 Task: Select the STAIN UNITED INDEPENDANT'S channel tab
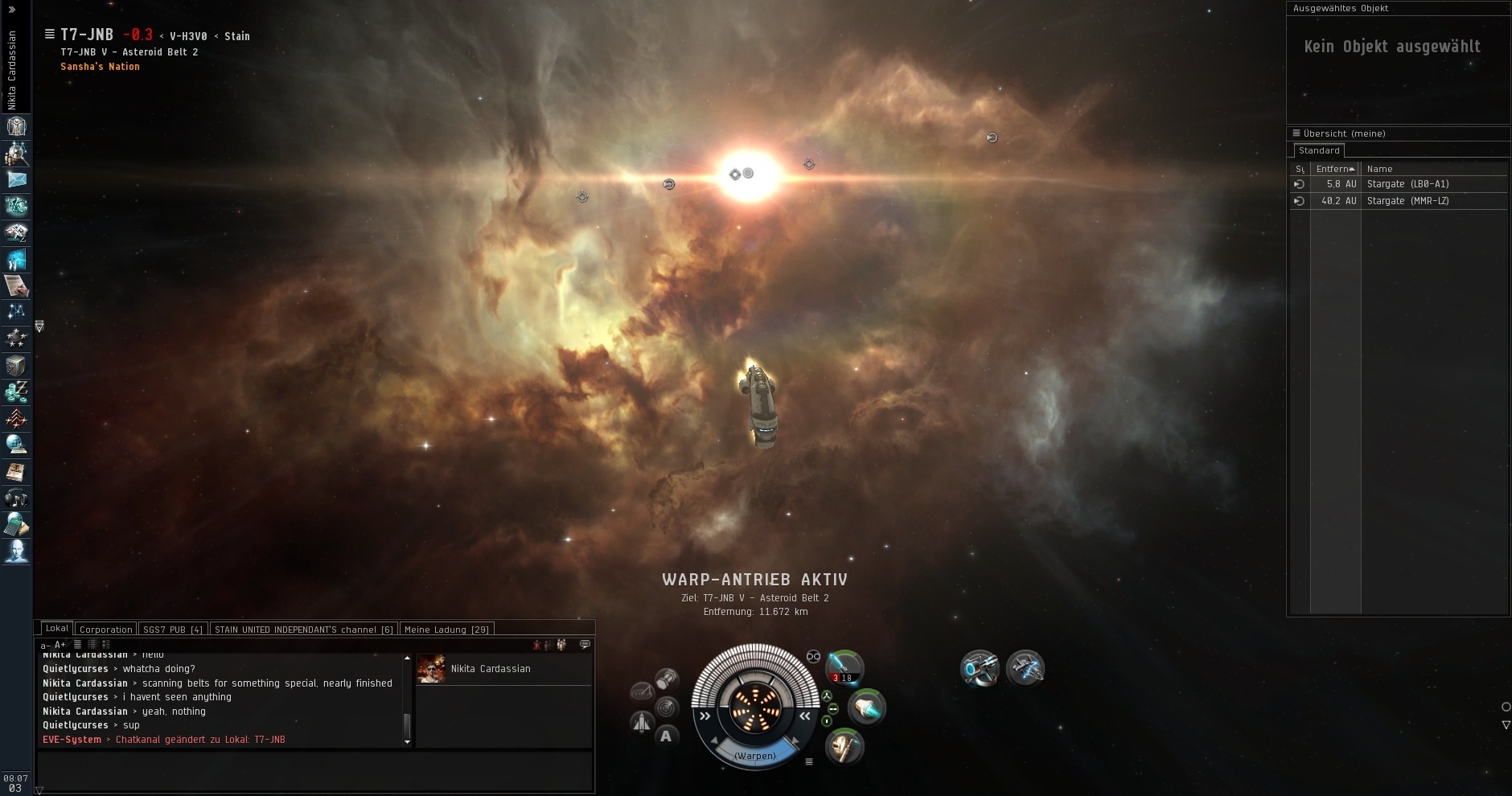[303, 630]
